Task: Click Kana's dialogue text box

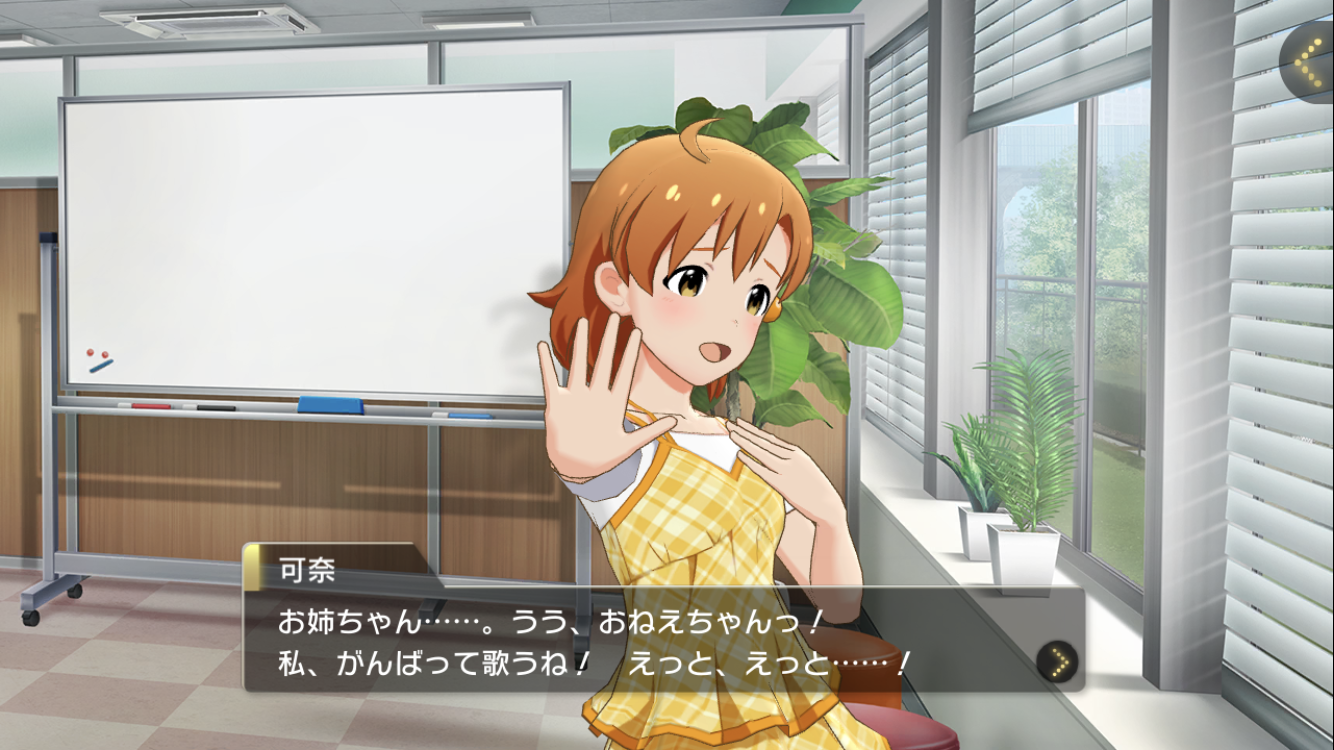Action: [x=640, y=641]
